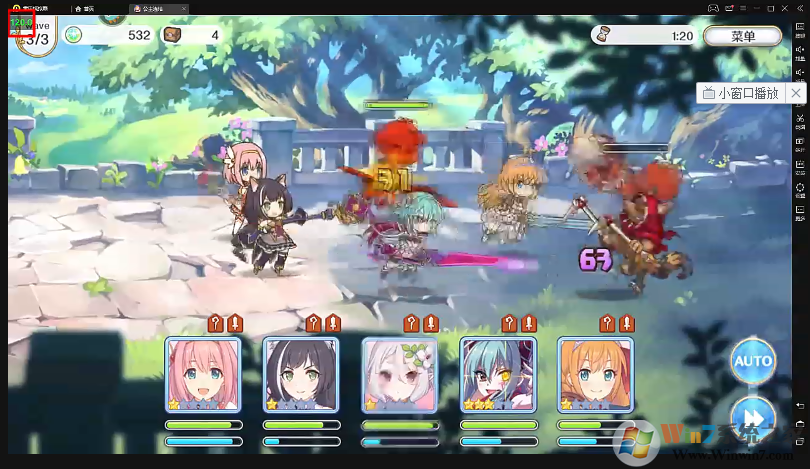This screenshot has height=469, width=810.
Task: Select the teal-haired yellow-eyed character portrait
Action: coord(498,374)
